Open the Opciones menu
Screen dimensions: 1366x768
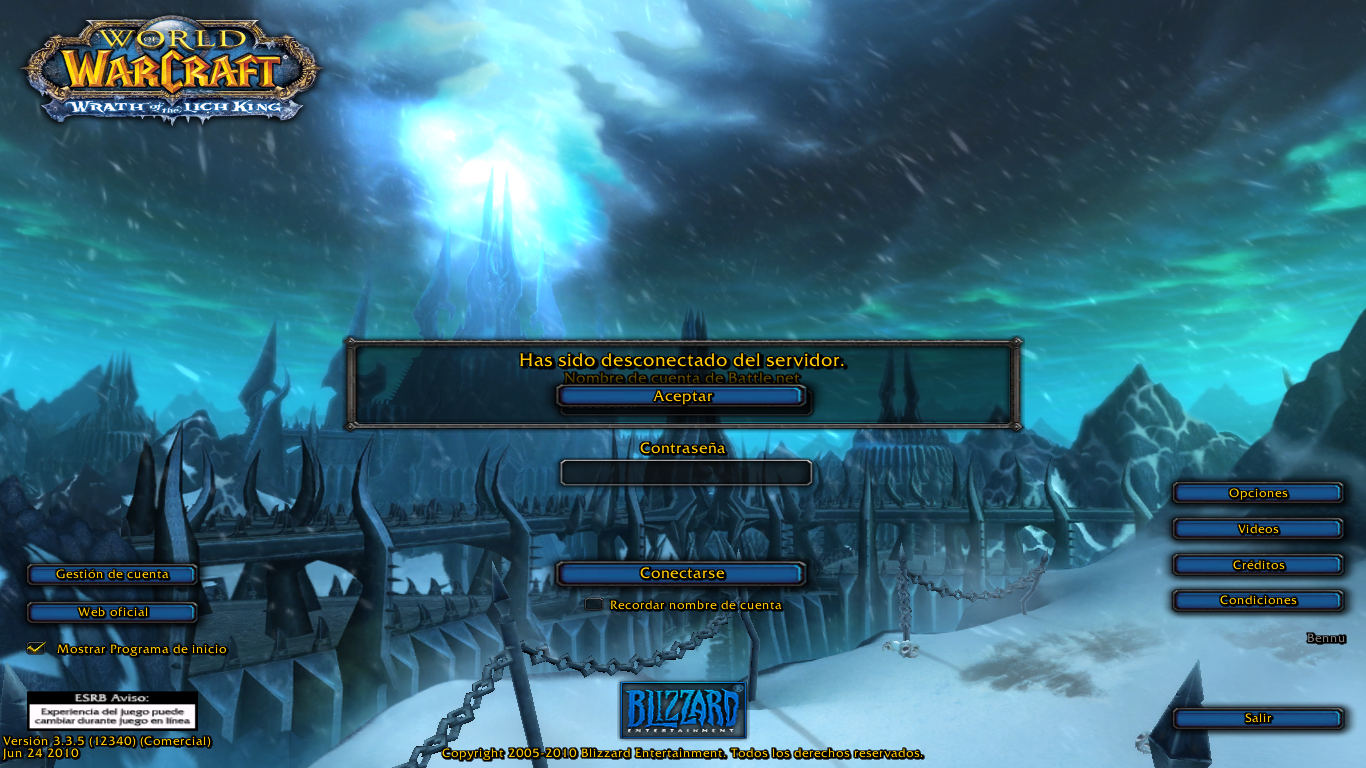point(1257,493)
